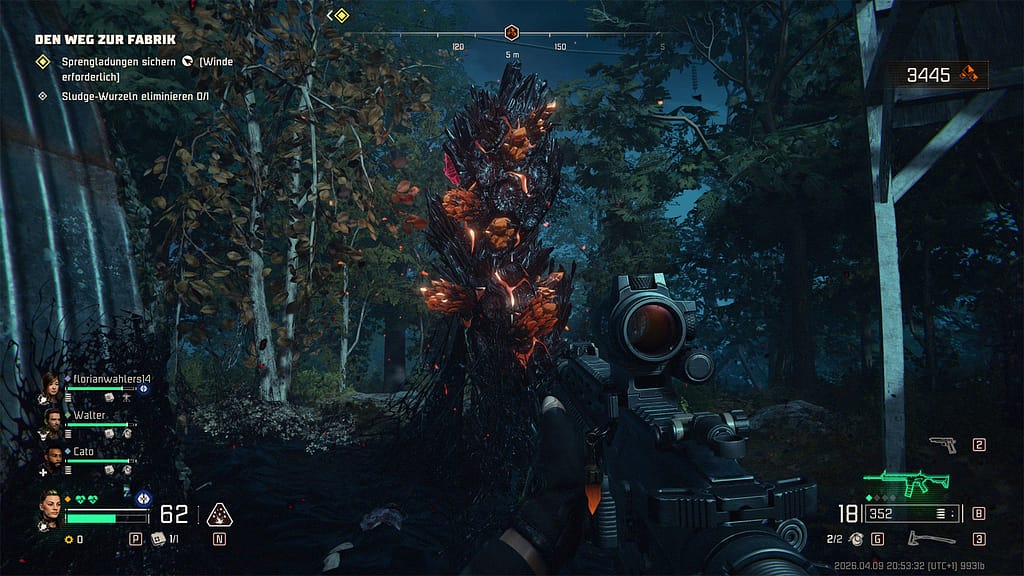Click the orange hexagon compass marker
Viewport: 1024px width, 576px height.
(511, 32)
